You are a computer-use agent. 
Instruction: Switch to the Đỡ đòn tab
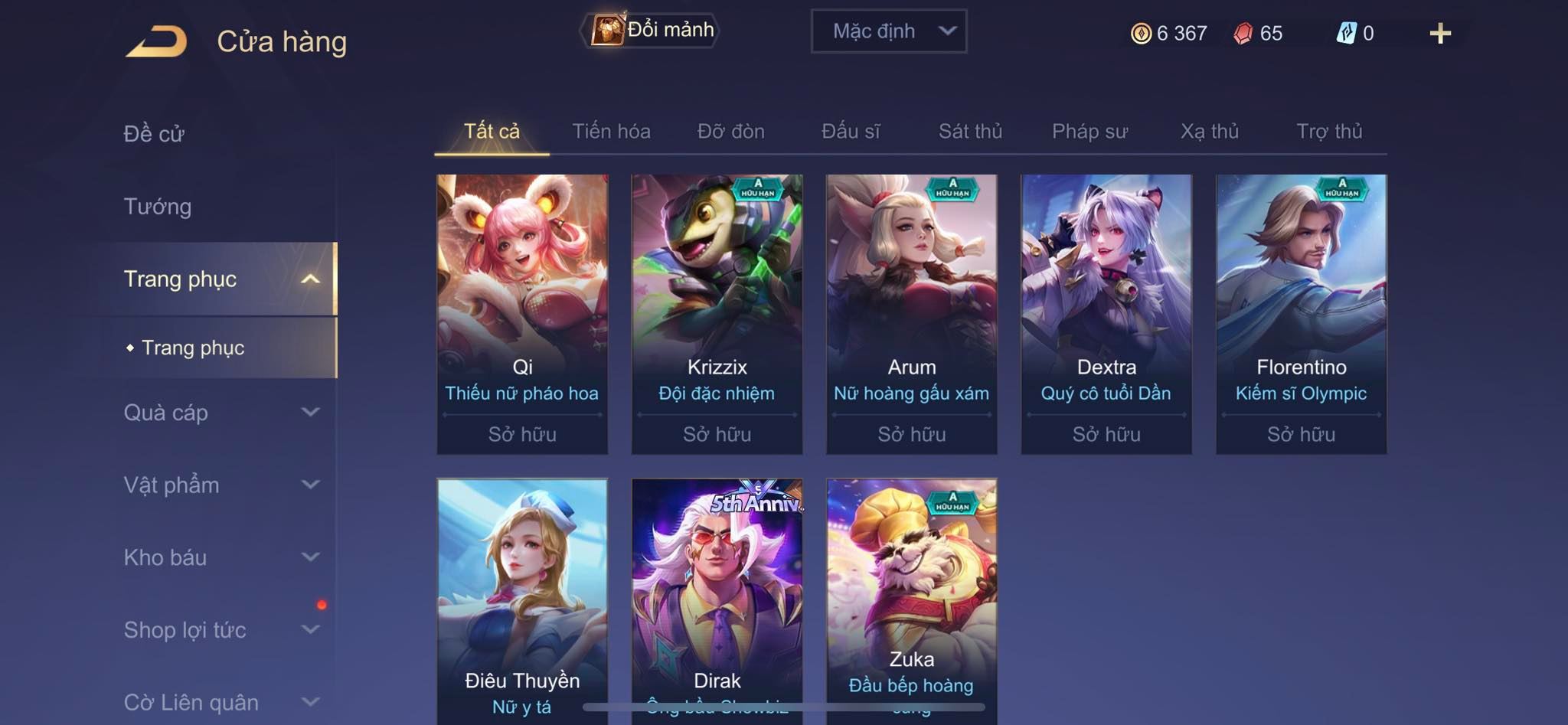point(730,132)
